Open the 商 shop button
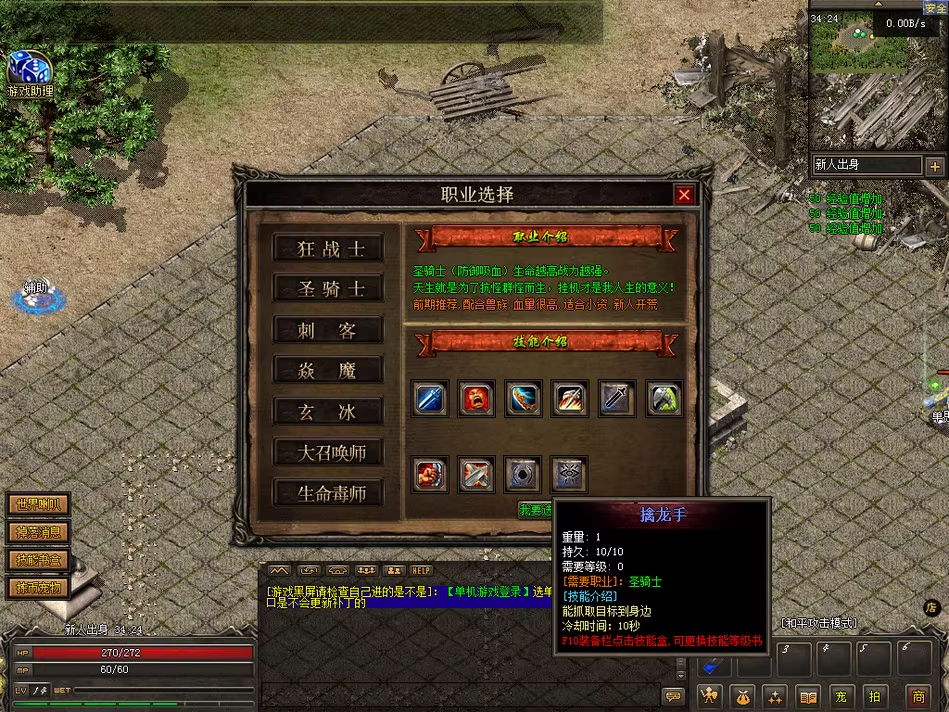Screen dimensions: 949x712 point(918,696)
